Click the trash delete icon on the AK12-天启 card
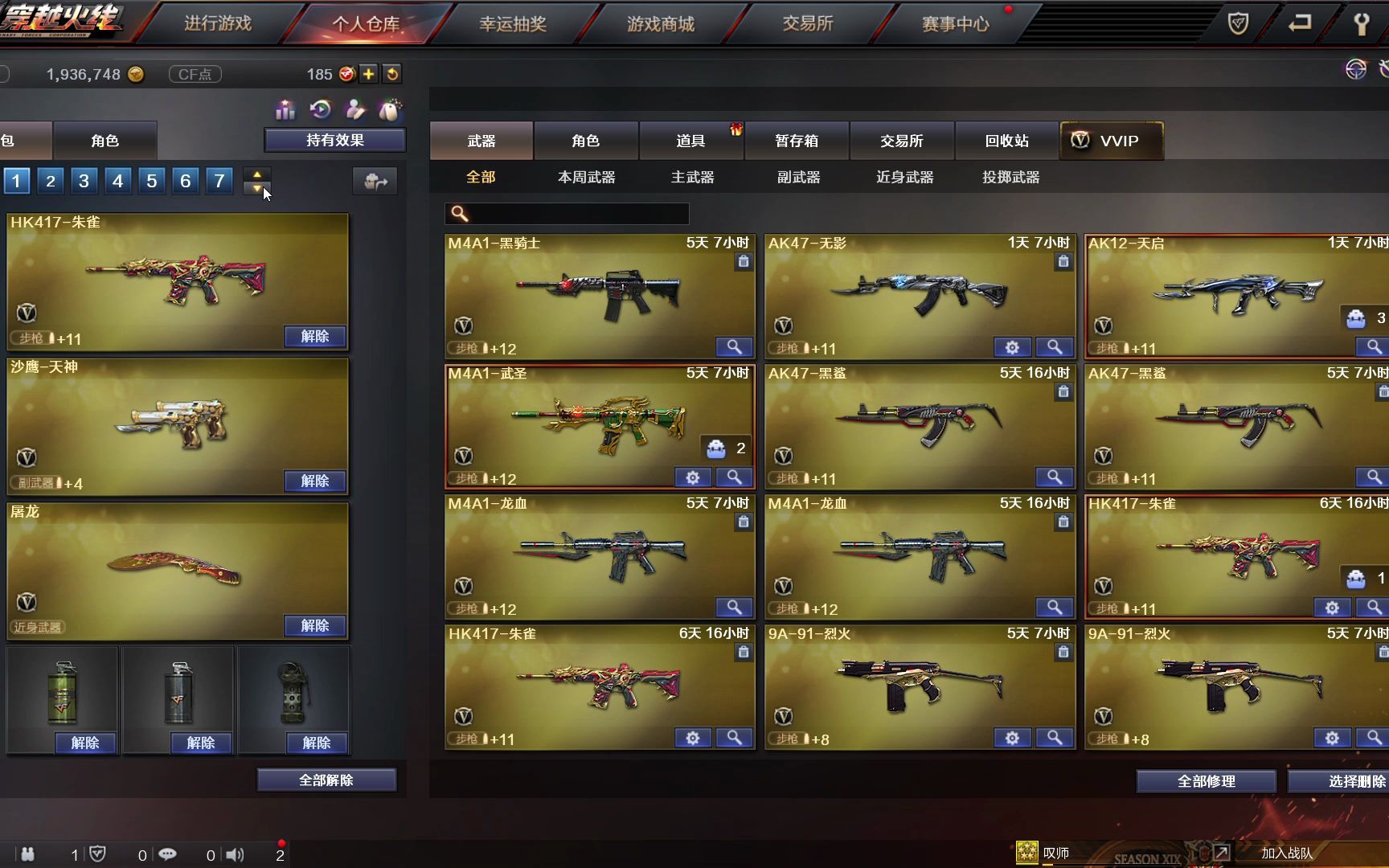The width and height of the screenshot is (1389, 868). (1383, 261)
